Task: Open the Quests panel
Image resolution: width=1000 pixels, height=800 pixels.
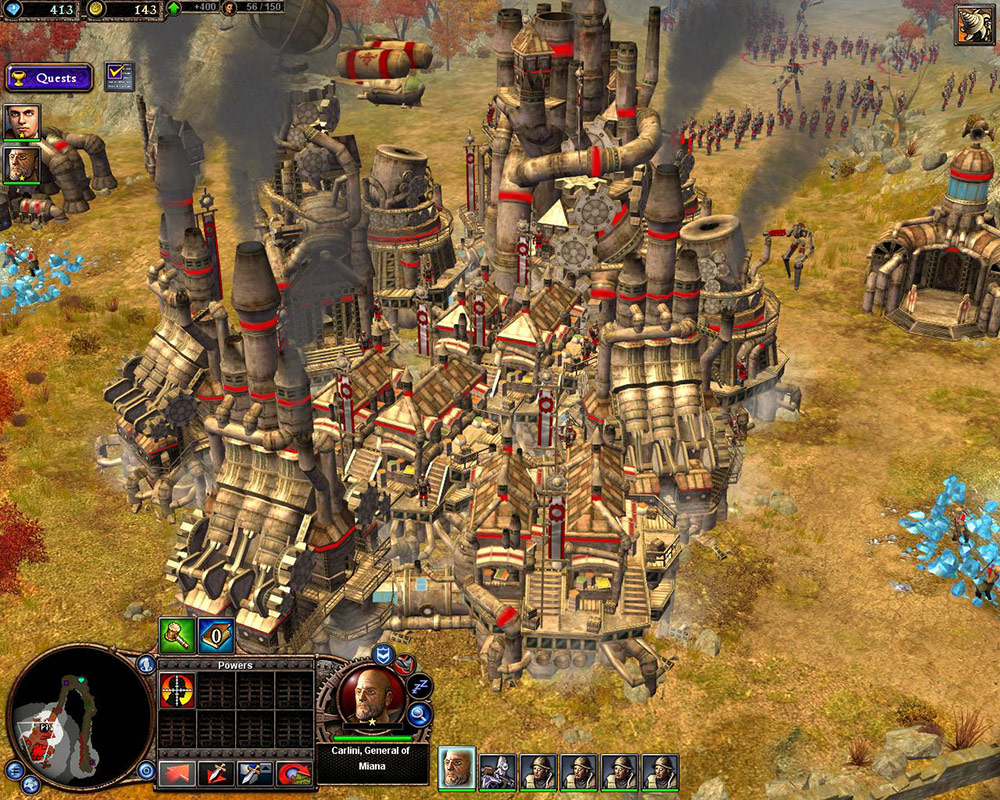Action: pyautogui.click(x=49, y=77)
